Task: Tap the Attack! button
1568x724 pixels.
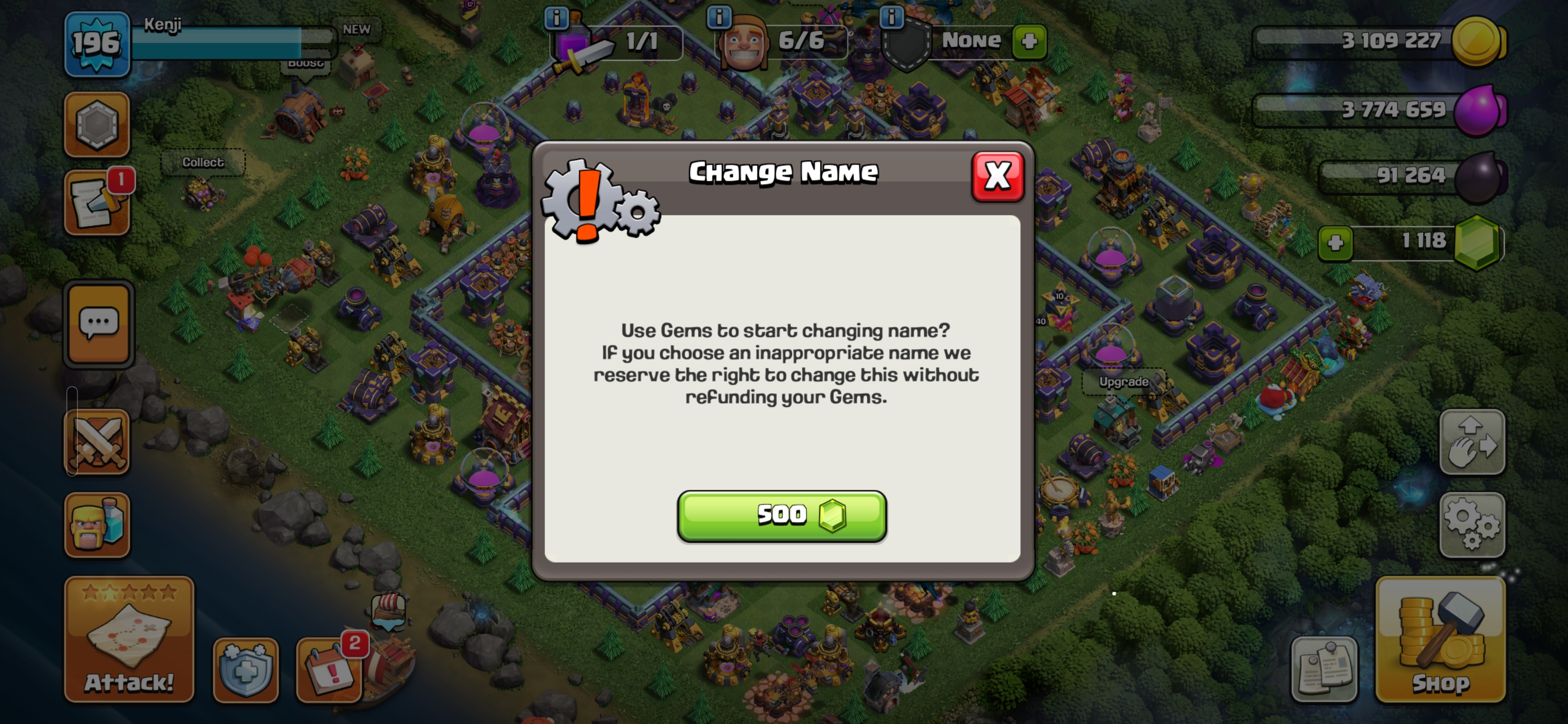Action: click(129, 640)
